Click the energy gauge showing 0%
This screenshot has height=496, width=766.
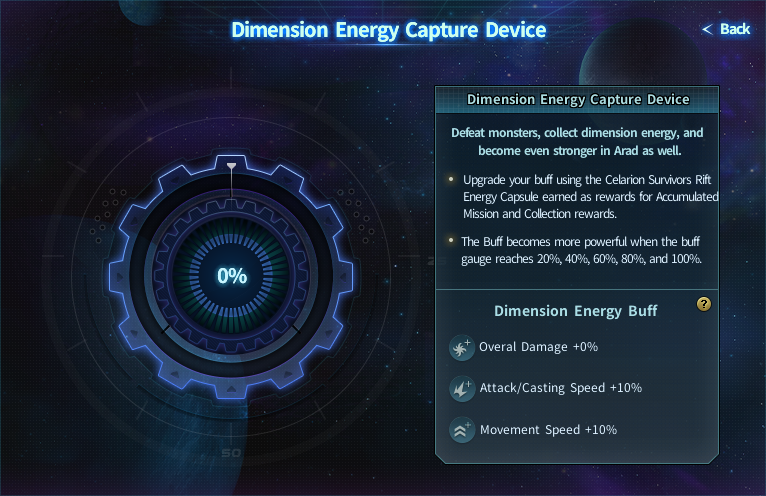[x=232, y=276]
